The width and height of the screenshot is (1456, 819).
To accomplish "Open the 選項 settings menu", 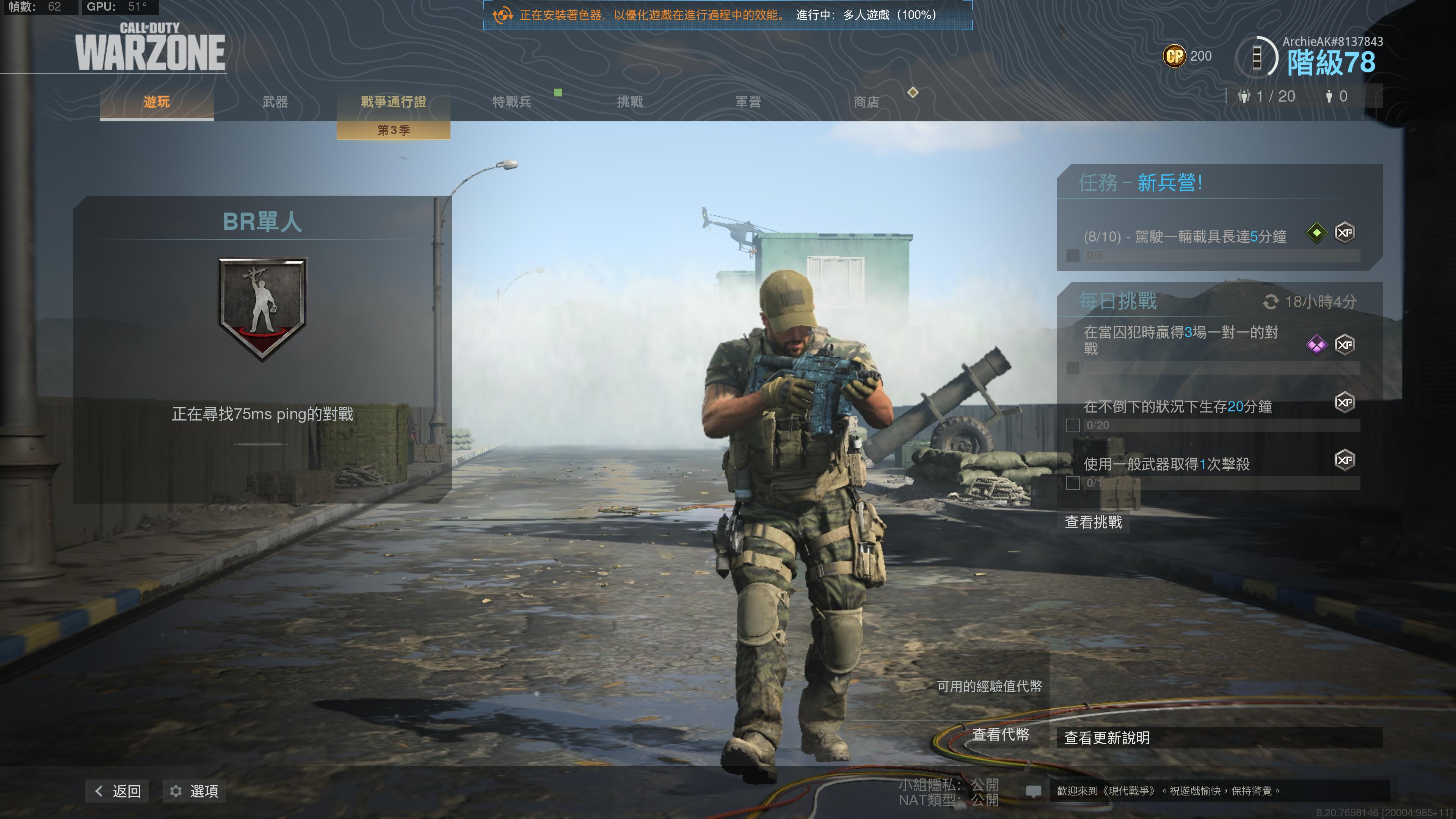I will pyautogui.click(x=195, y=791).
